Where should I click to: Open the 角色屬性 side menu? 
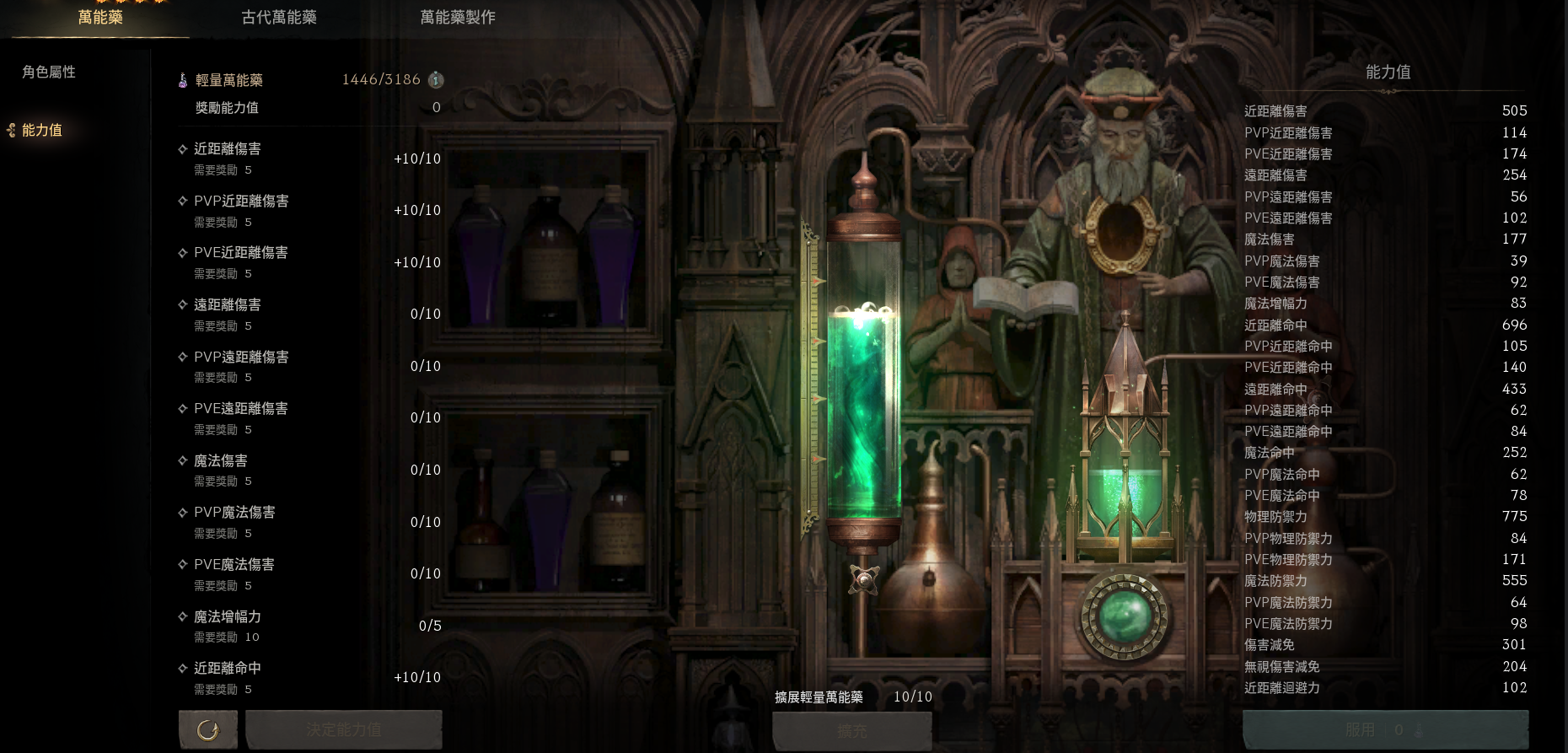coord(49,73)
